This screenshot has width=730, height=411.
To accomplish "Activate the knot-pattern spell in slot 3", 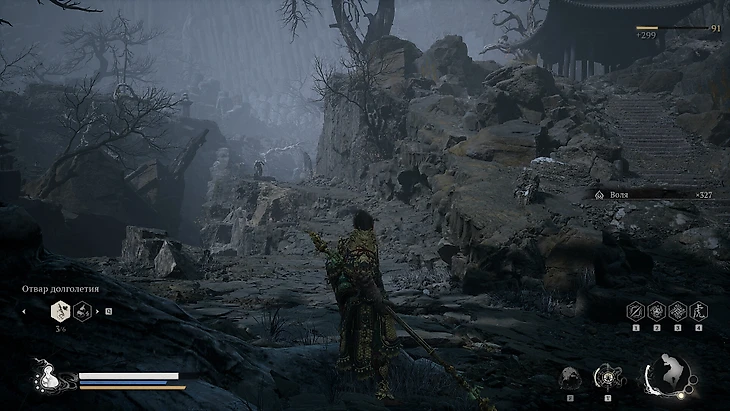I will pos(678,311).
